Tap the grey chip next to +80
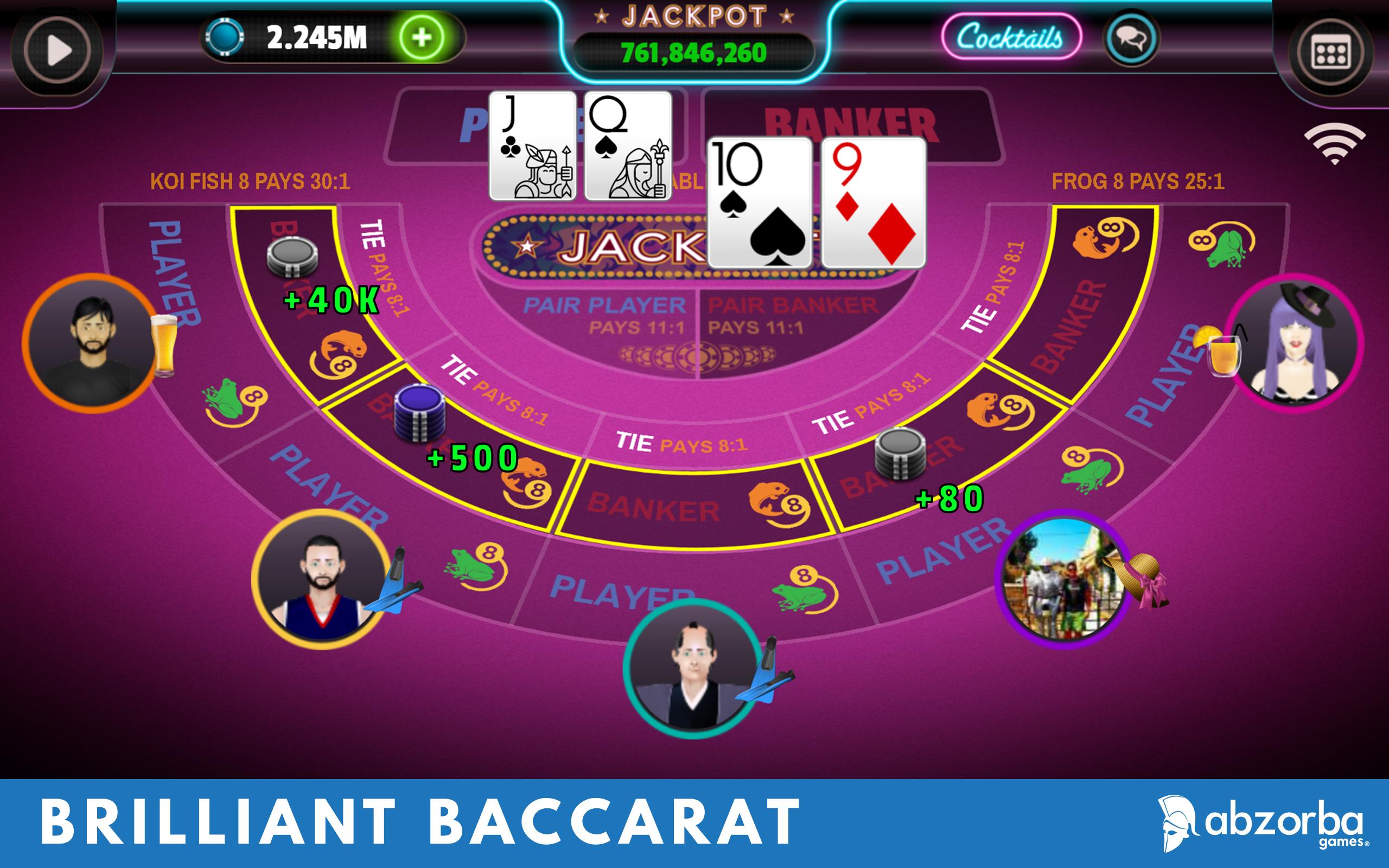 (902, 454)
